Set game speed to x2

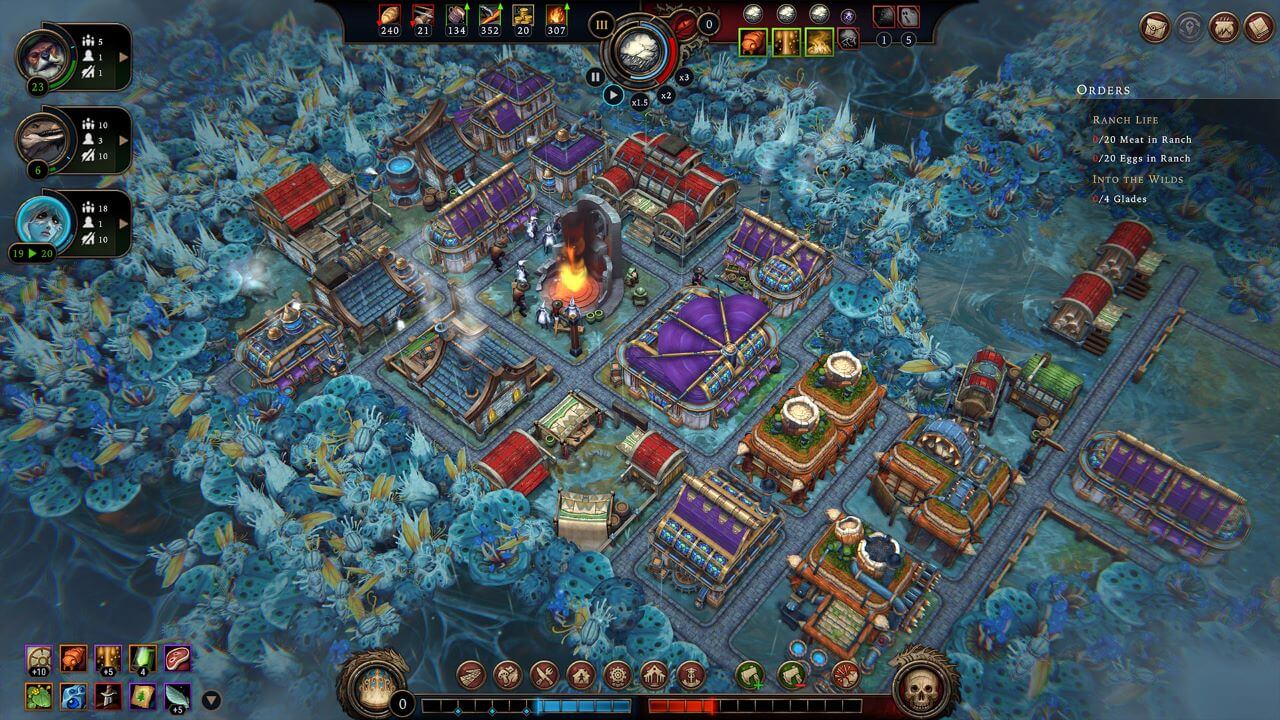tap(666, 95)
